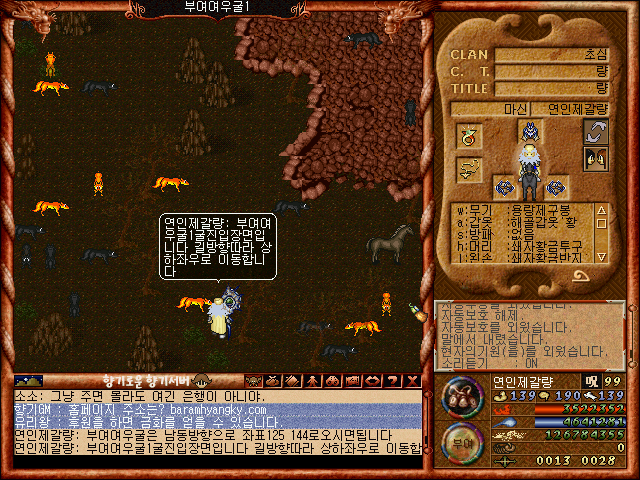640x480 pixels.
Task: Click the demon face toolbar icon
Action: [254, 381]
